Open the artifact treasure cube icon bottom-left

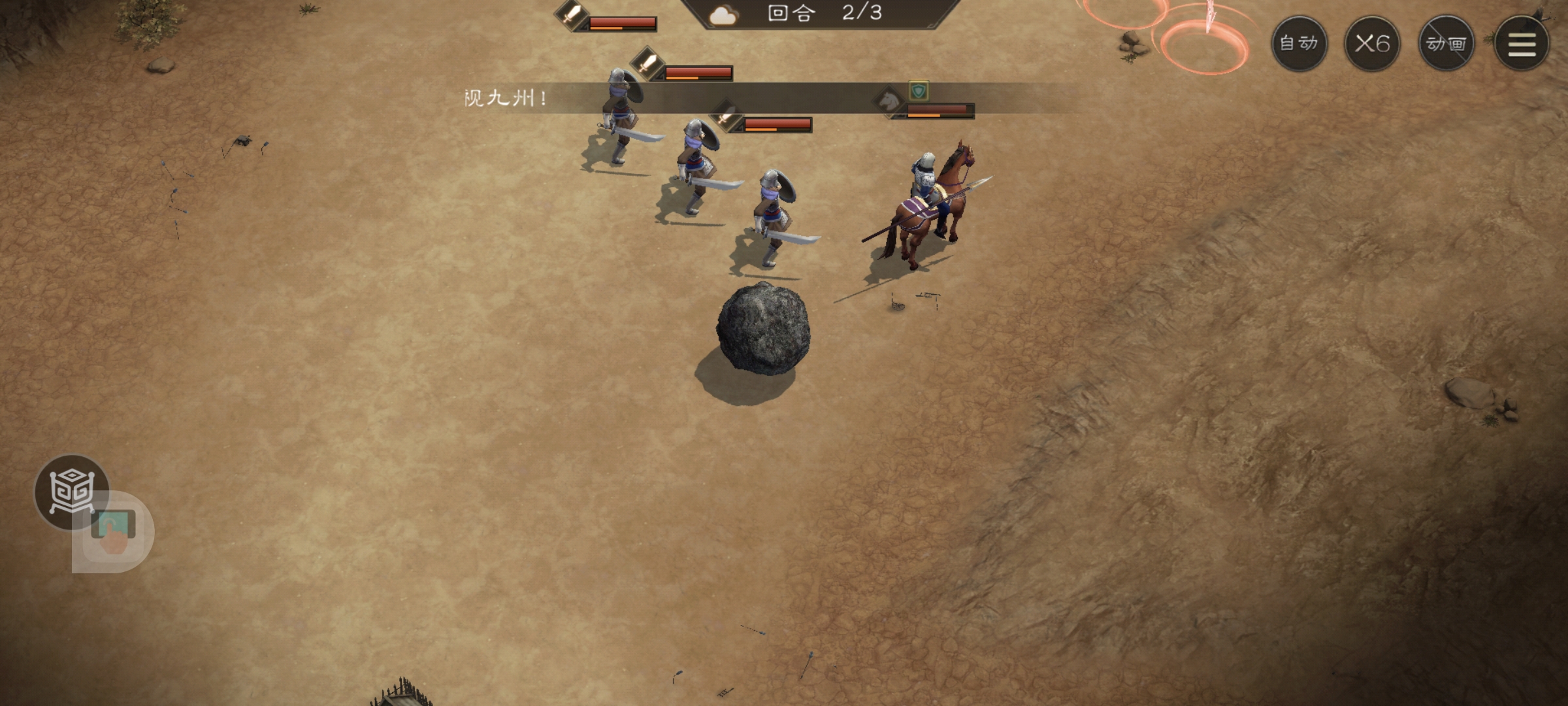coord(72,492)
